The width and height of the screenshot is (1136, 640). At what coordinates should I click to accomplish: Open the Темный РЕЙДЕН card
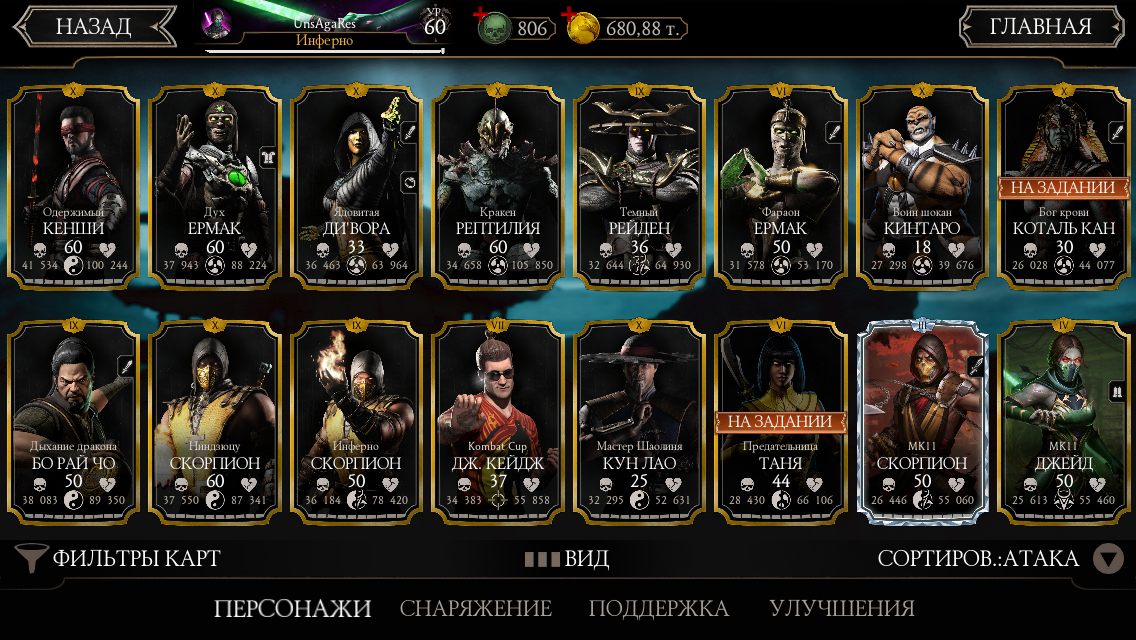point(640,185)
